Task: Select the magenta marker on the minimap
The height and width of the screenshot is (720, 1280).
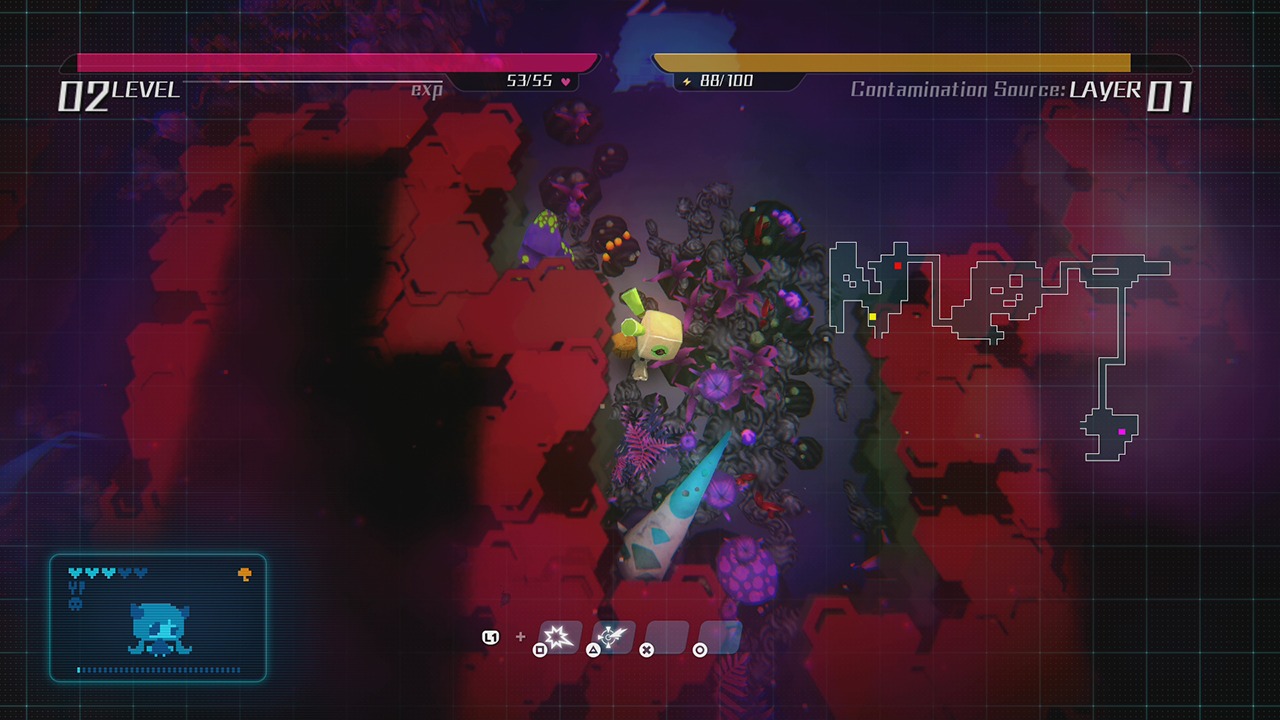Action: click(x=1121, y=432)
